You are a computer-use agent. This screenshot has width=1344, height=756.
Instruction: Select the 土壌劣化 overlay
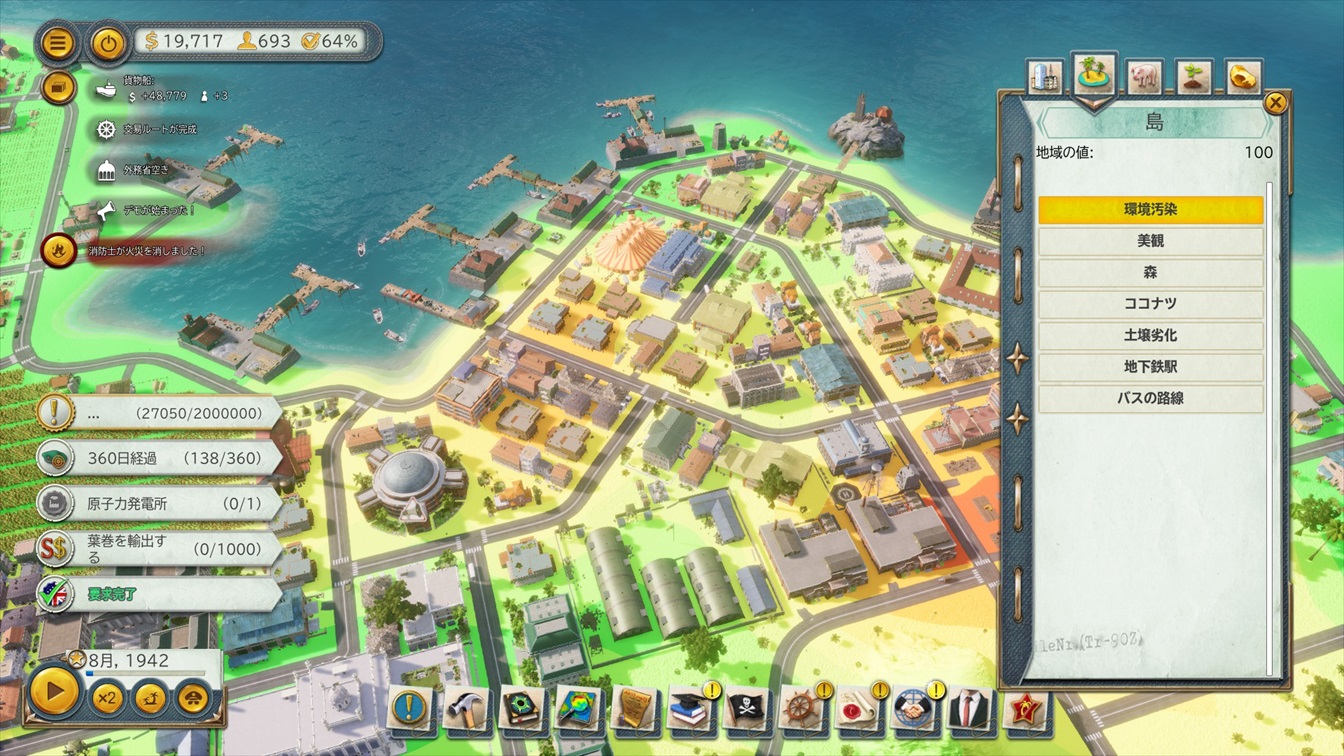pos(1150,336)
